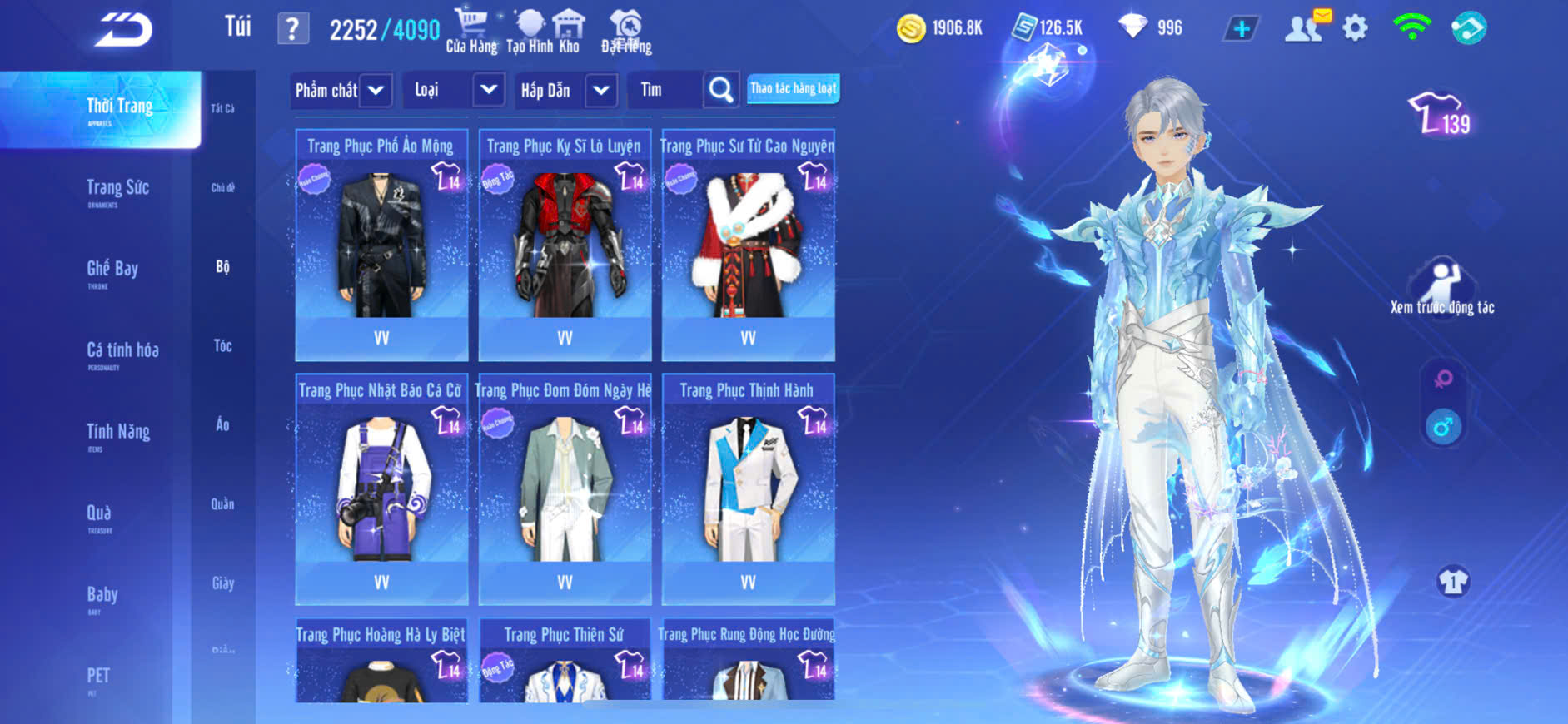The height and width of the screenshot is (724, 1568).
Task: Choose the Áo subcategory
Action: point(222,424)
